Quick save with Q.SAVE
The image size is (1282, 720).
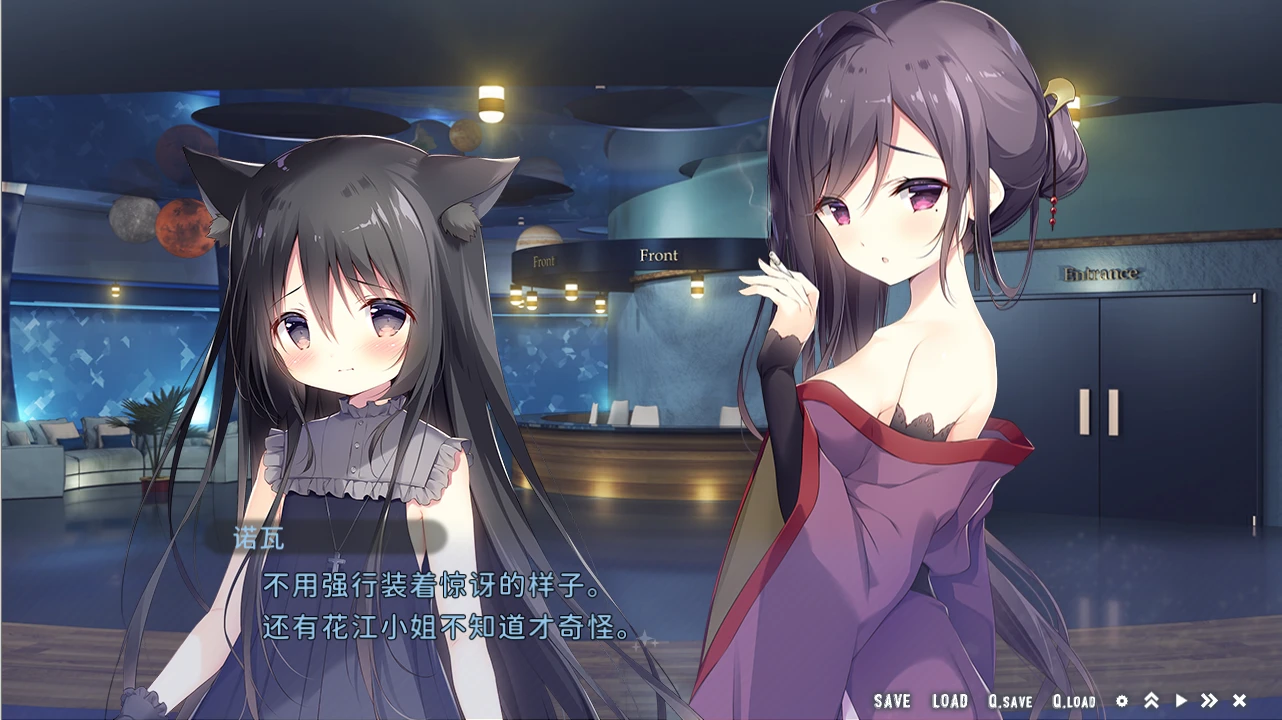1010,702
